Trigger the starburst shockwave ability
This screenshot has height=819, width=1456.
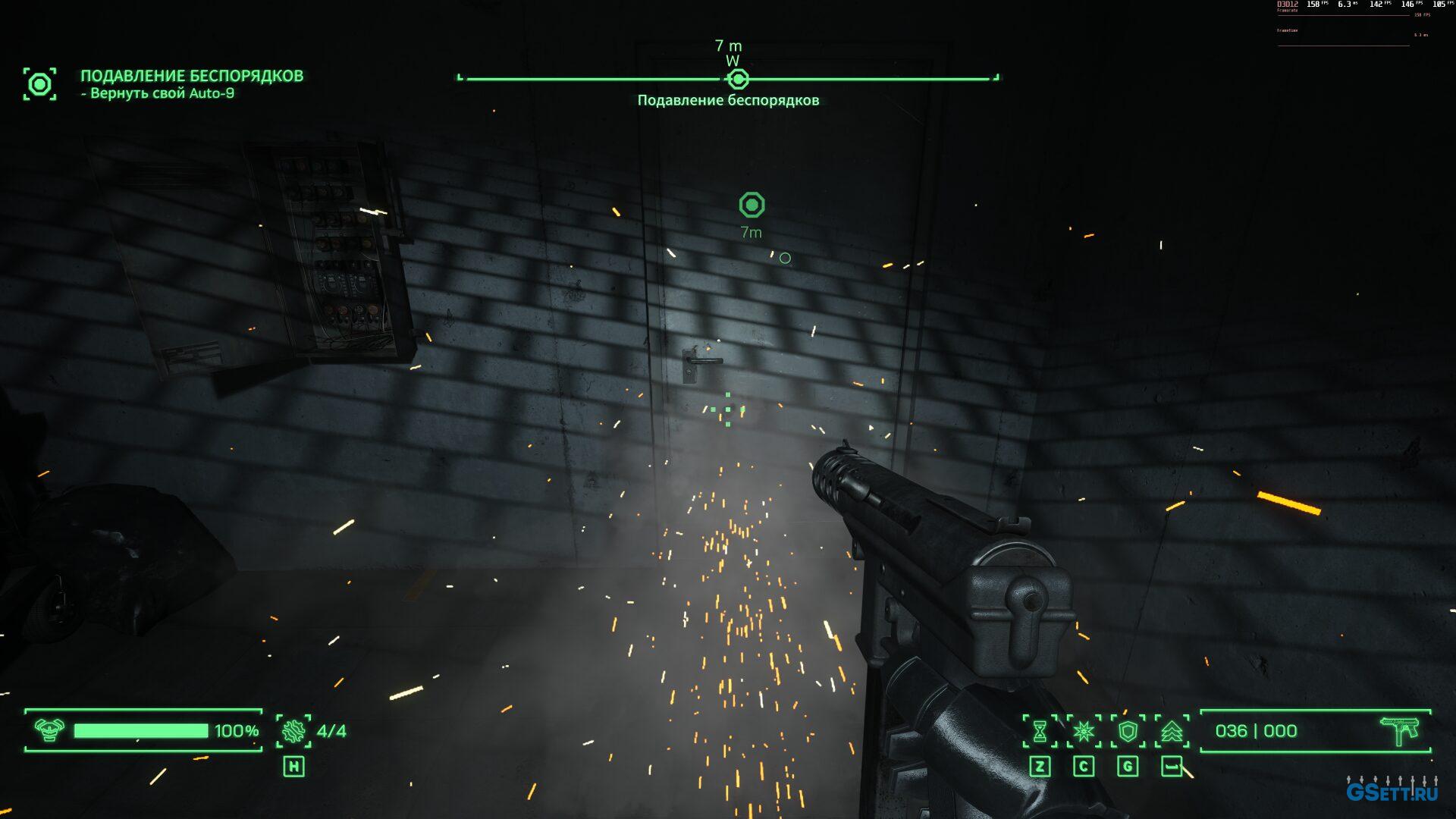coord(1084,731)
